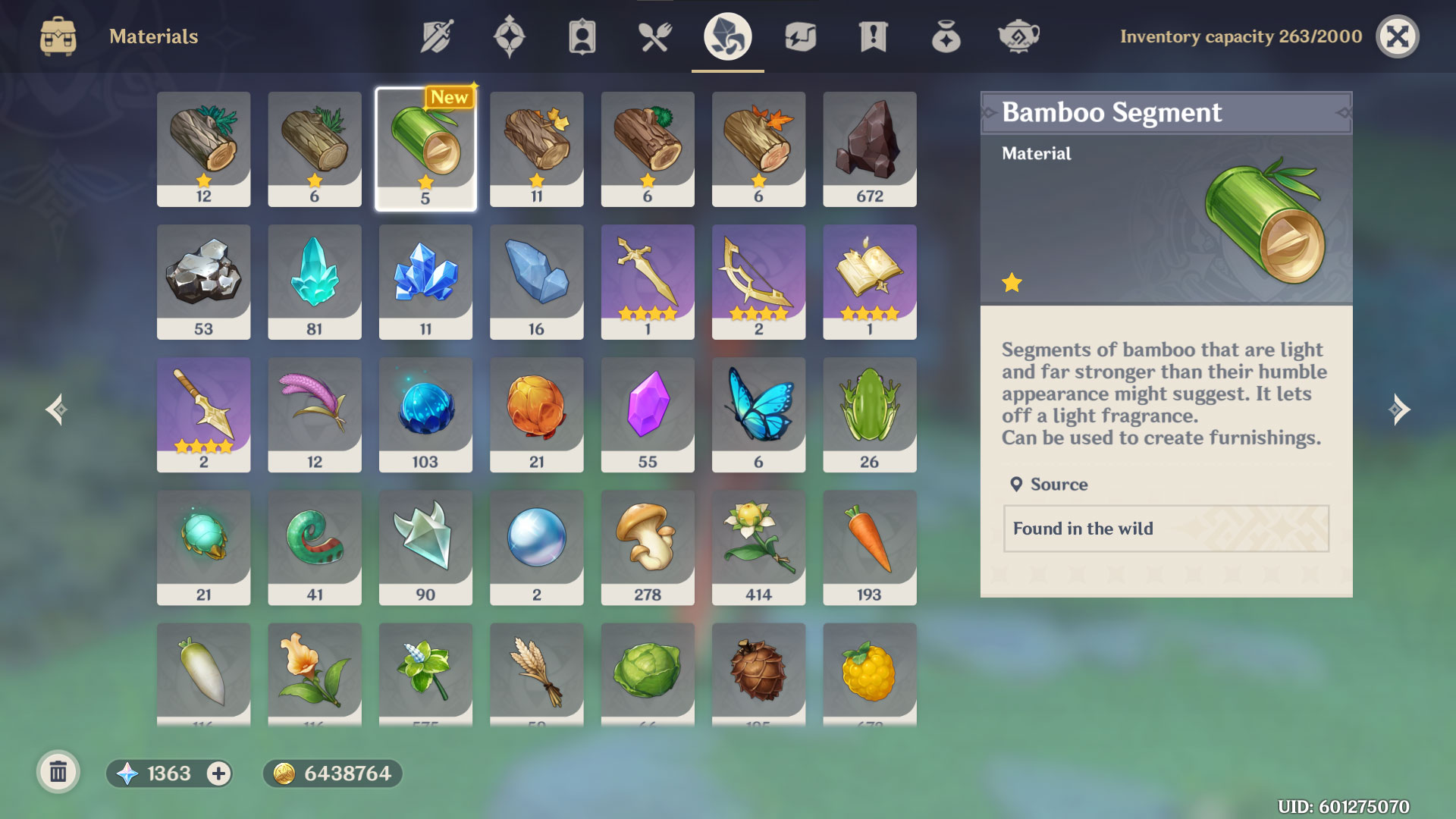
Task: Open the Furnishings teapot category icon
Action: (x=1018, y=36)
